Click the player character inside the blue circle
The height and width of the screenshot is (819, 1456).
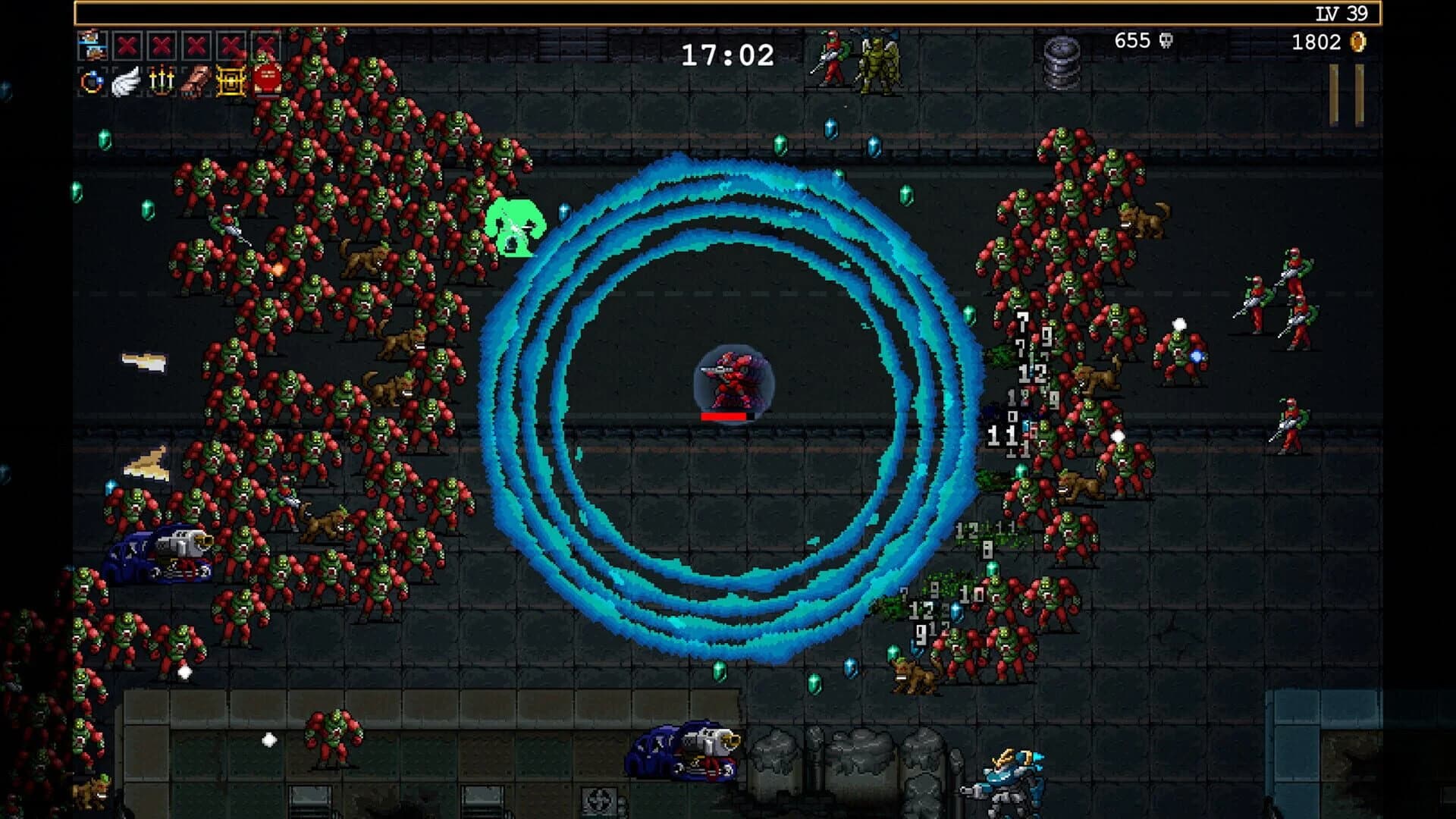click(x=730, y=379)
